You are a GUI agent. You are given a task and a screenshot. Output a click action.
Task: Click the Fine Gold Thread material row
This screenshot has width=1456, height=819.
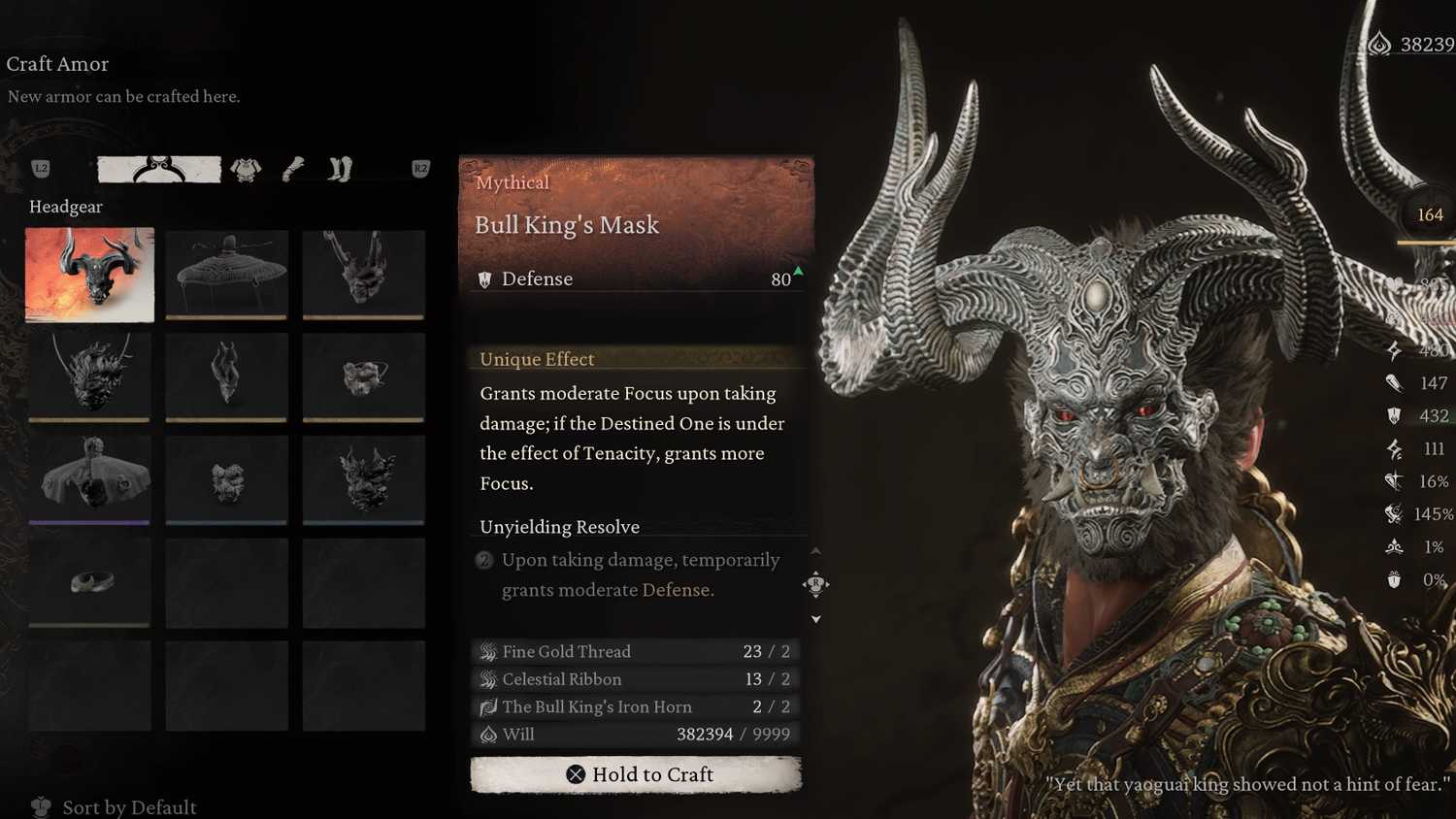pyautogui.click(x=636, y=651)
